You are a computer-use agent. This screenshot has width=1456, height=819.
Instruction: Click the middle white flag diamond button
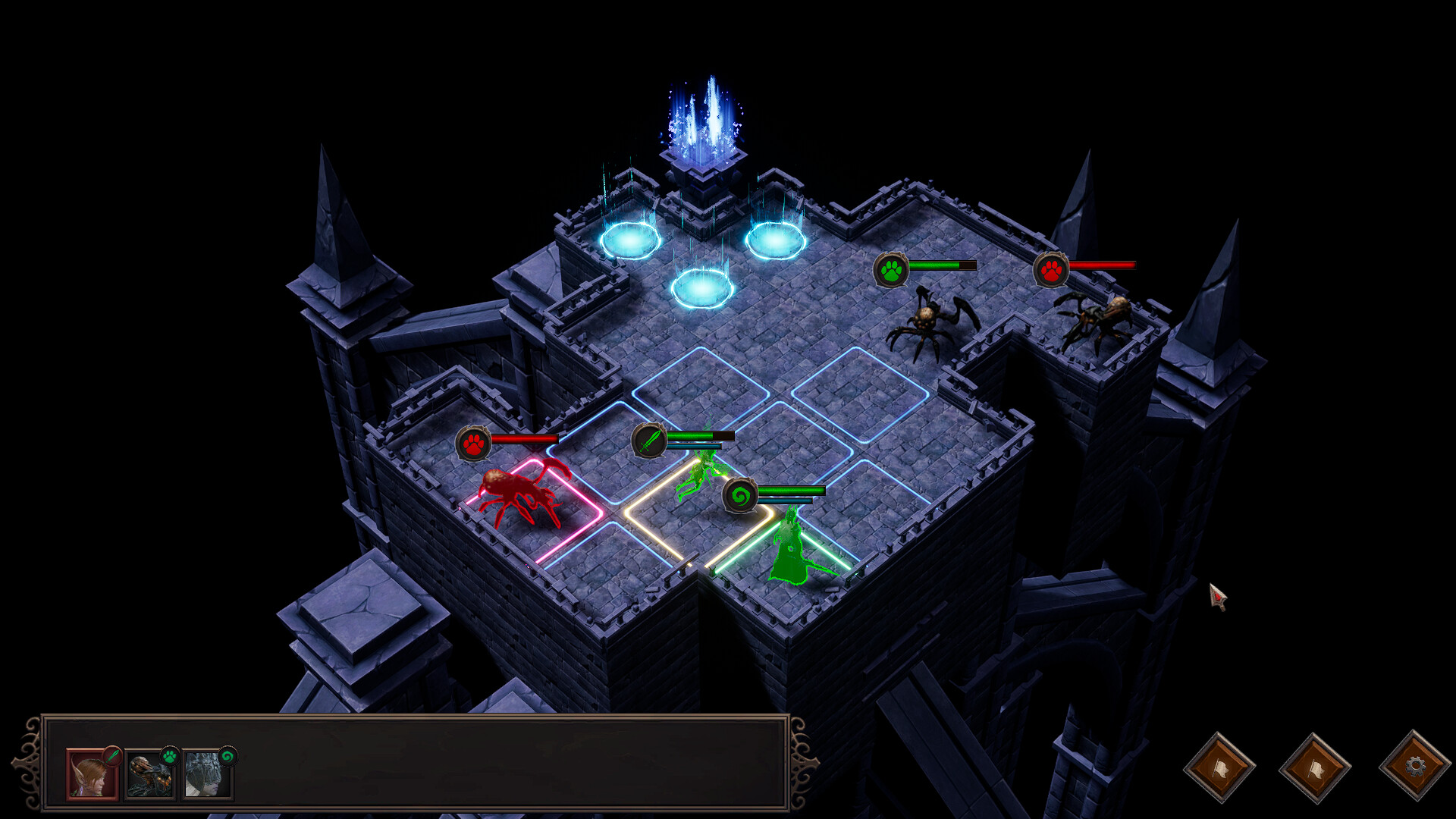tap(1316, 766)
